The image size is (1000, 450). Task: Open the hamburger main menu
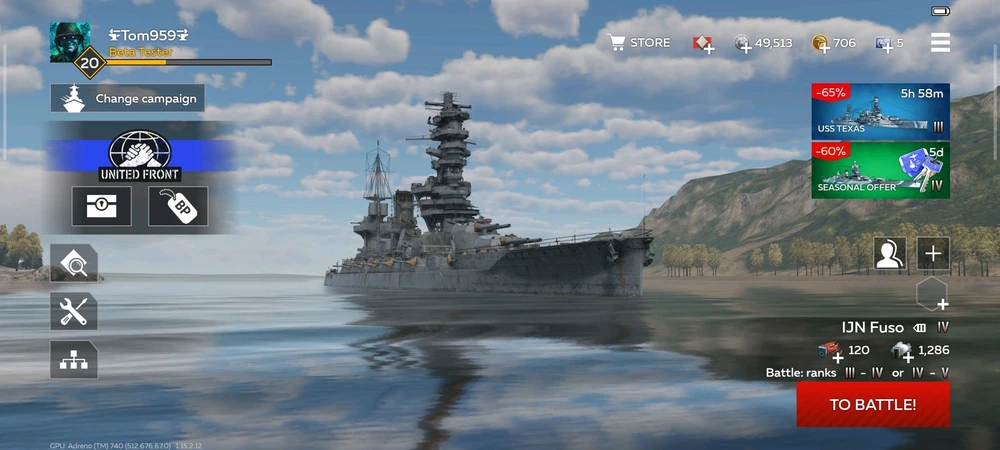click(x=940, y=42)
